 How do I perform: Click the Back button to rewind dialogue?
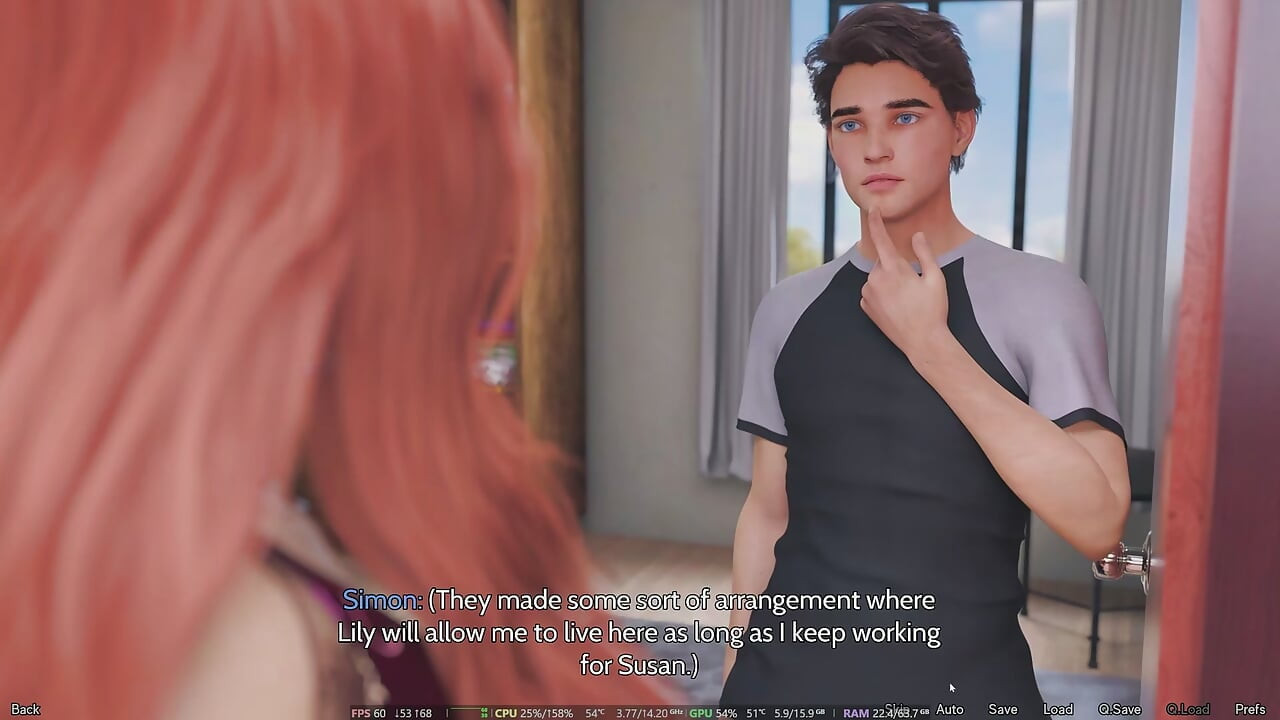(25, 708)
